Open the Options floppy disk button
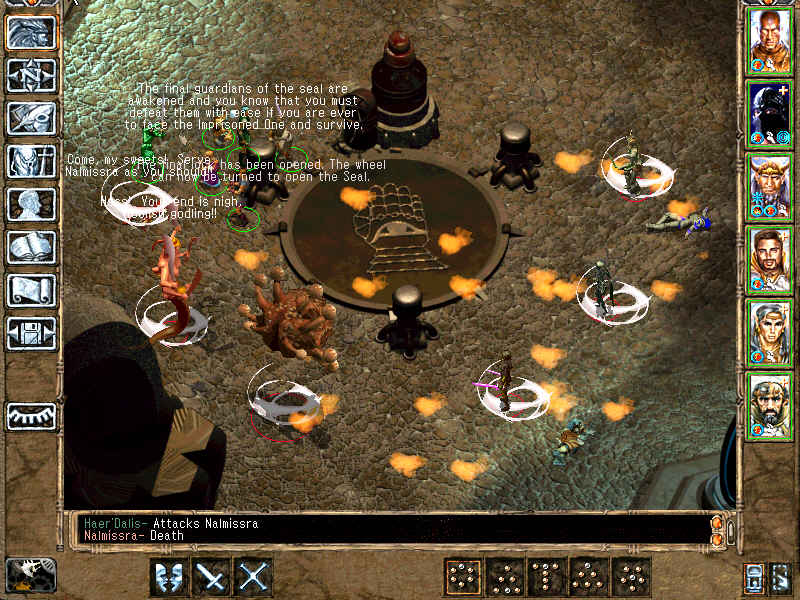 pos(31,333)
